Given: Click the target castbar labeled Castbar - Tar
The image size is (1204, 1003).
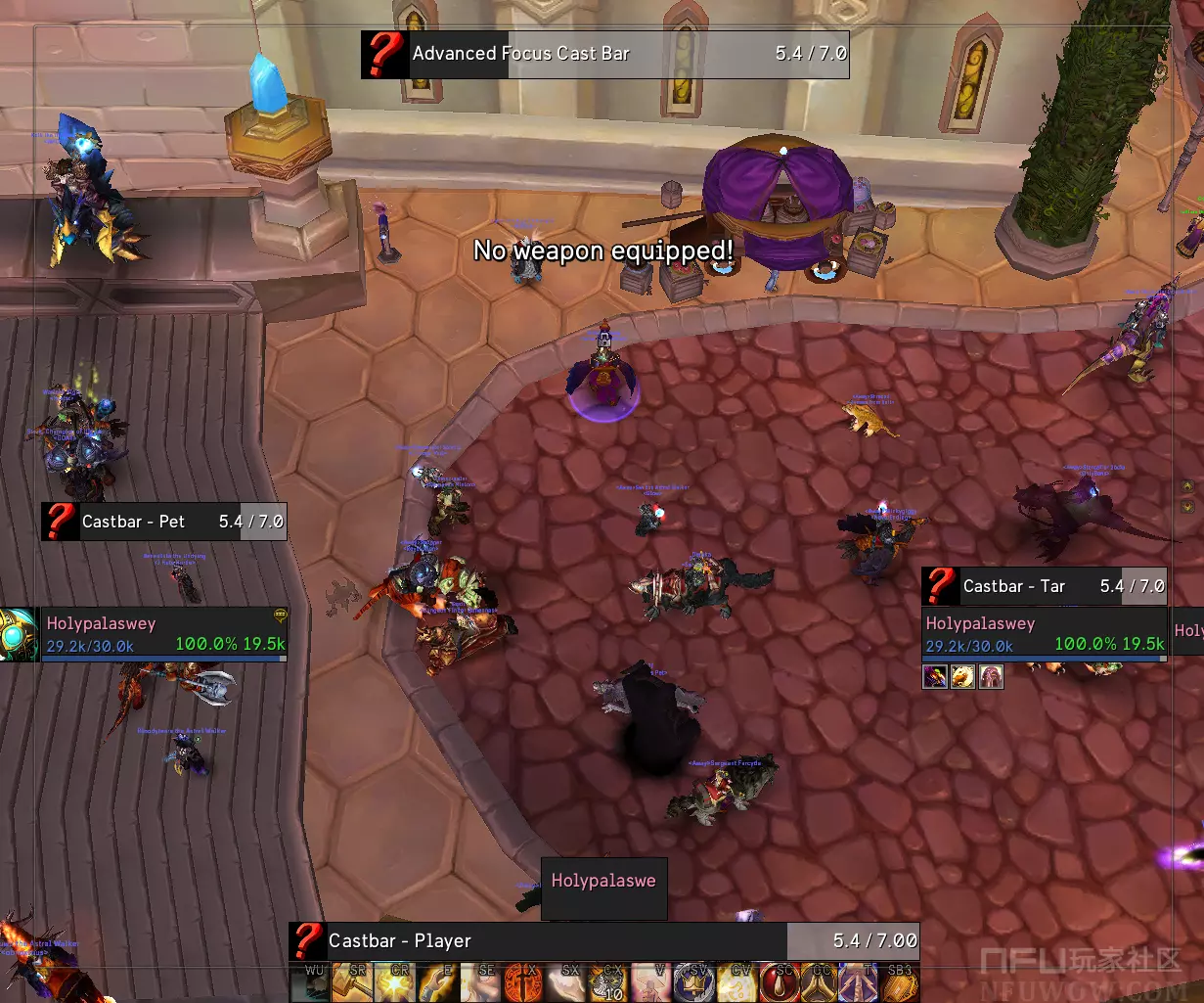Looking at the screenshot, I should (x=1045, y=586).
